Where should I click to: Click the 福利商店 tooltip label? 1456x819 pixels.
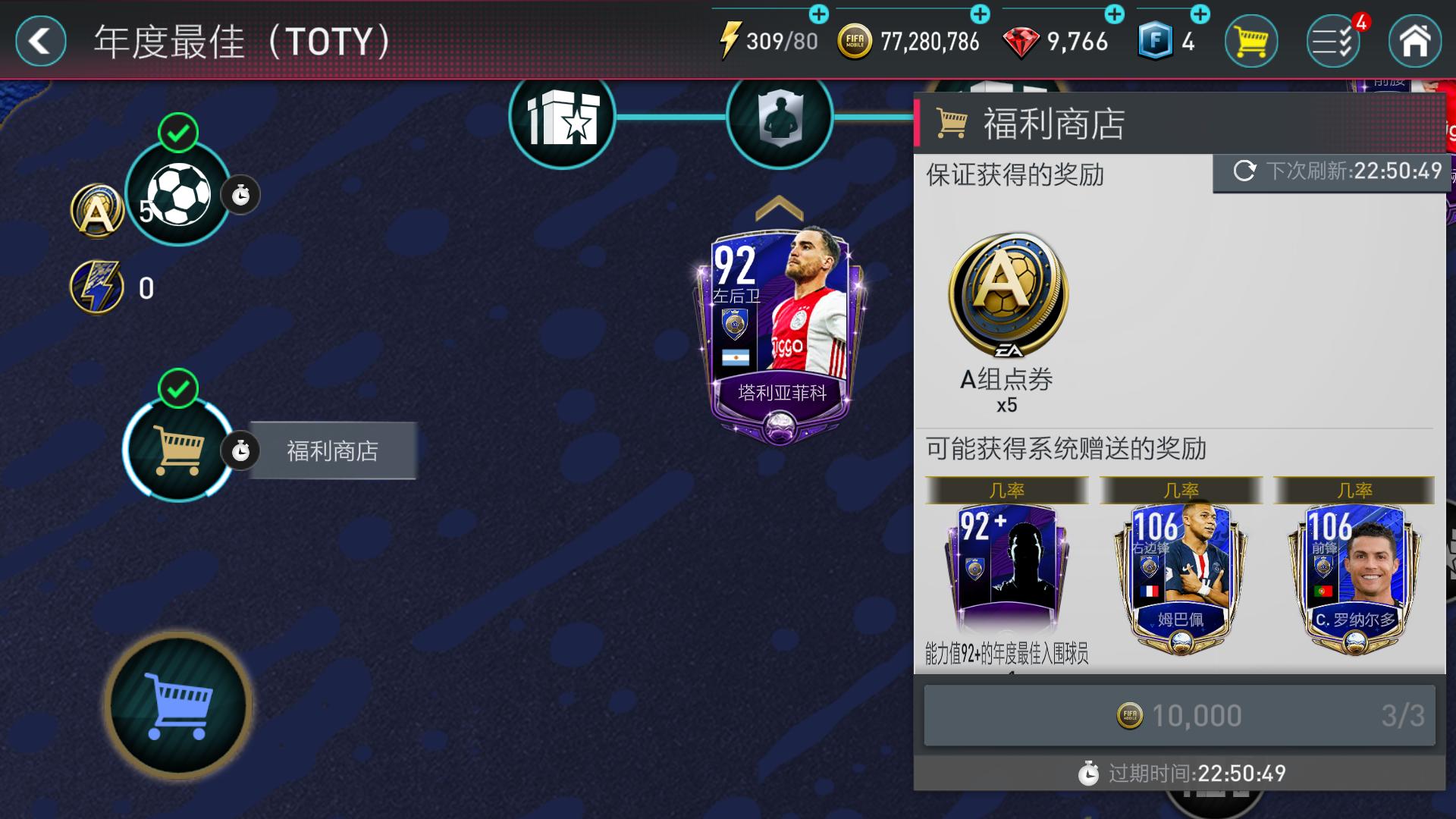(x=332, y=451)
